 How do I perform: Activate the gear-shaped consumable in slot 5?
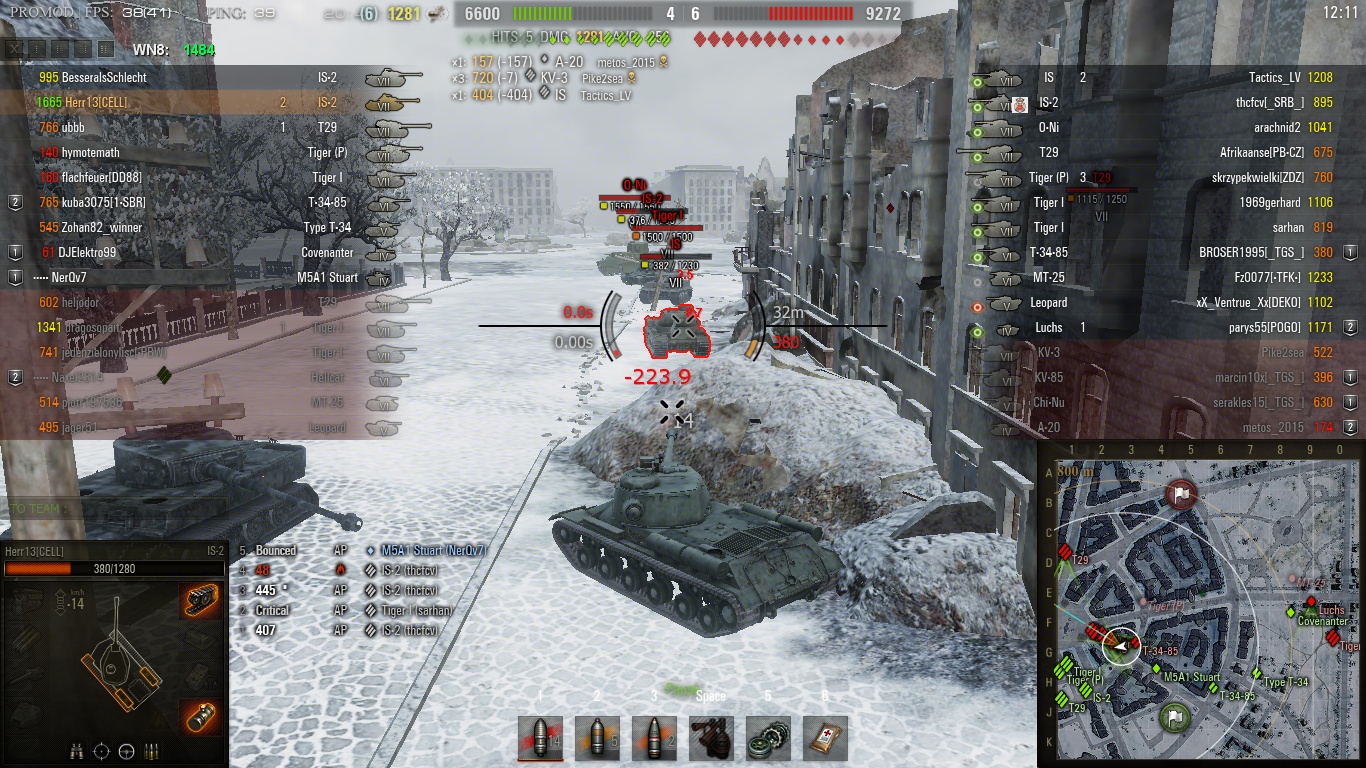point(768,738)
